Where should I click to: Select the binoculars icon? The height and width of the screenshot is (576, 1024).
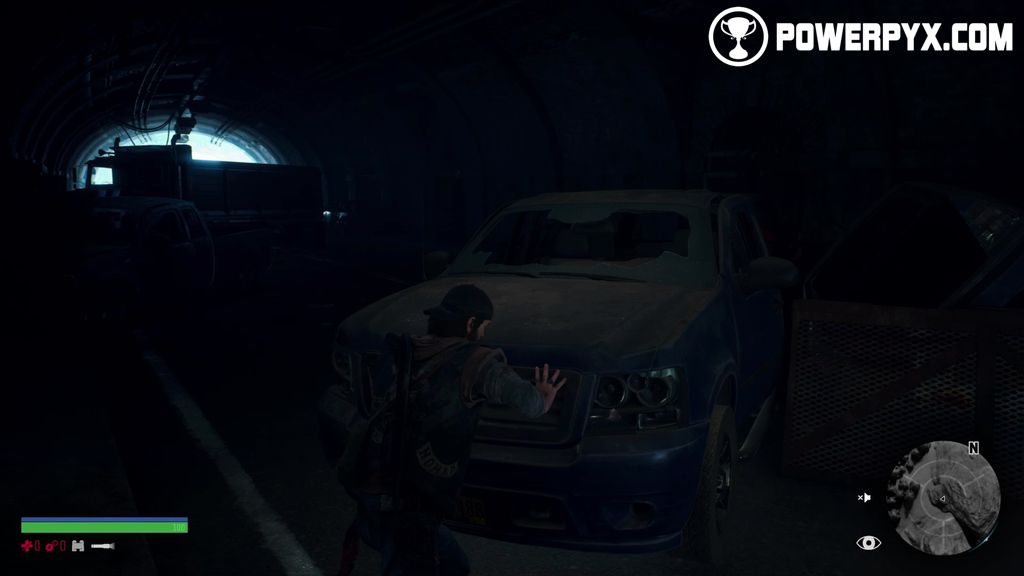[76, 546]
